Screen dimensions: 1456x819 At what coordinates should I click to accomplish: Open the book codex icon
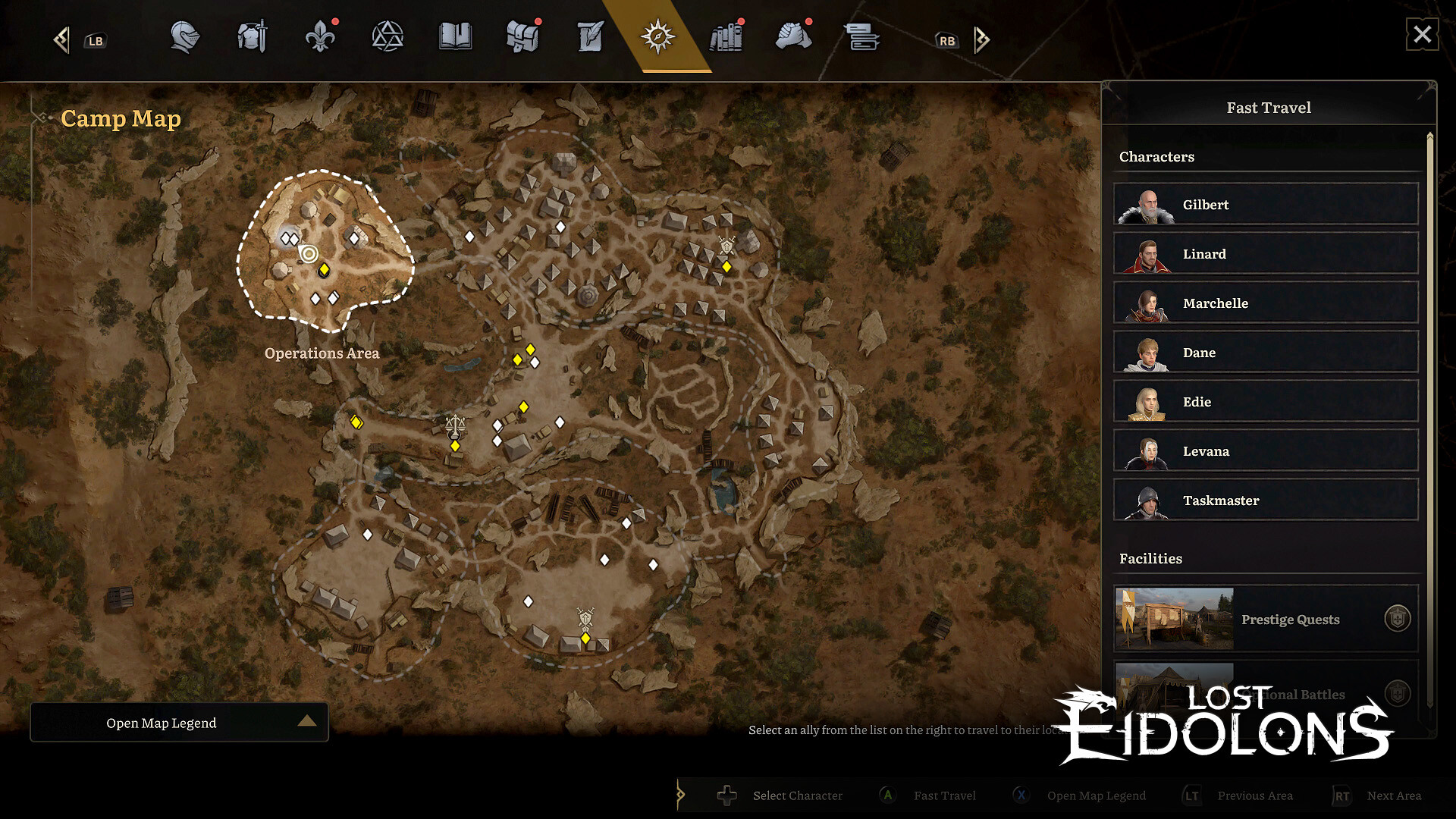pos(455,38)
